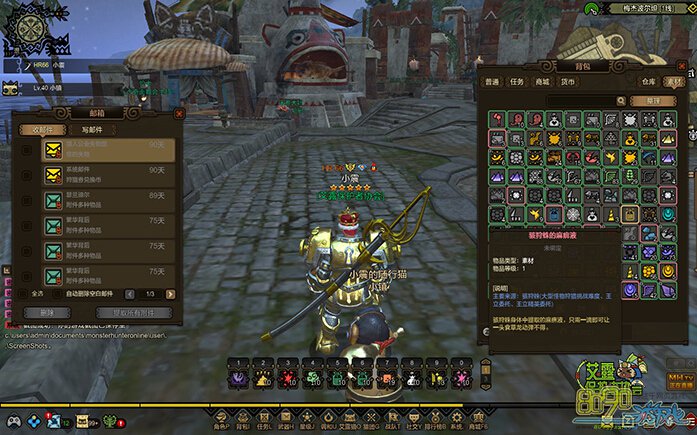Open the 角色 character menu in bottom bar
The height and width of the screenshot is (435, 697).
tap(220, 423)
